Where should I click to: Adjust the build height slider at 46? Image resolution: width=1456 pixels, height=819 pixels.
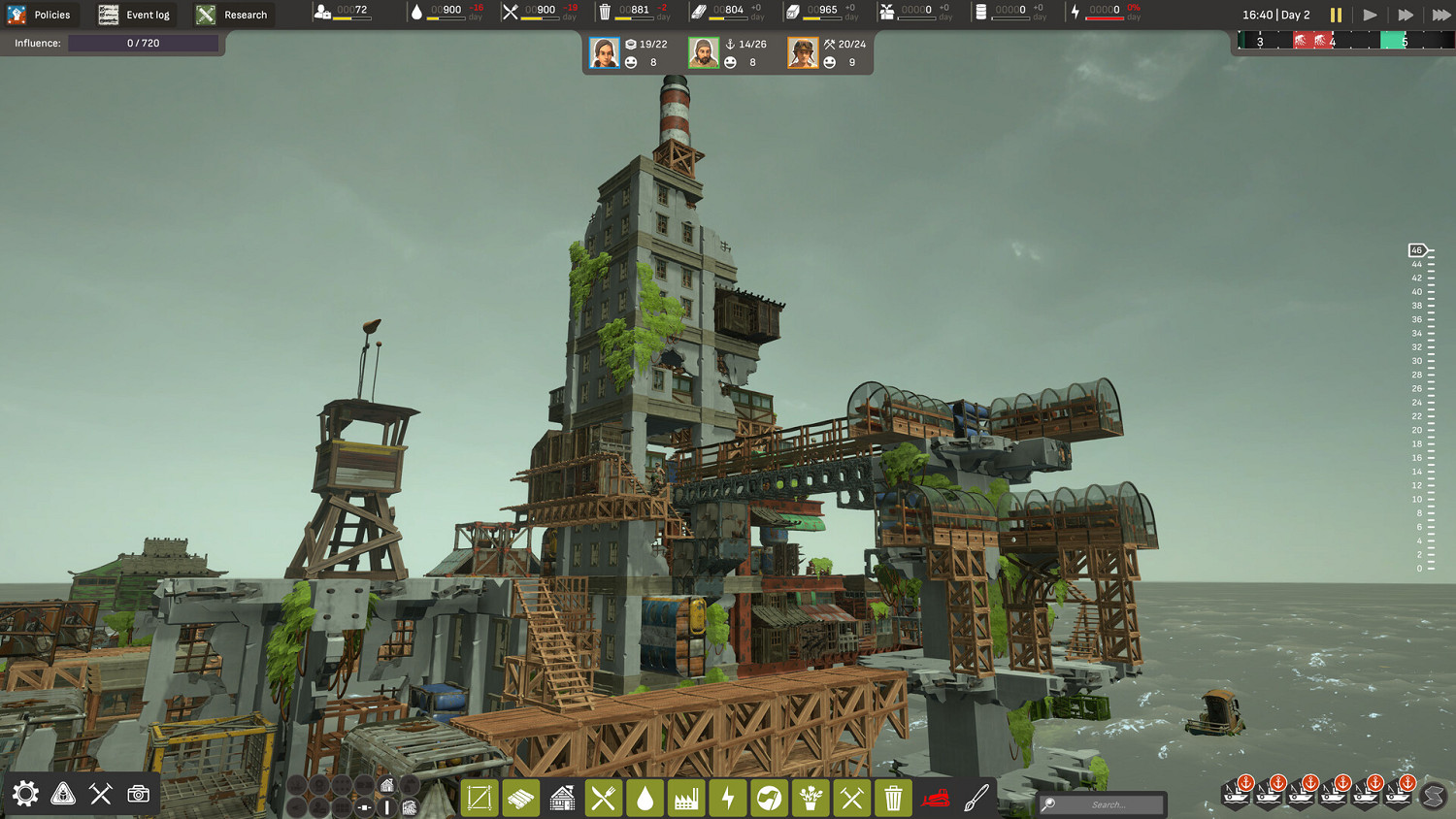(1415, 249)
